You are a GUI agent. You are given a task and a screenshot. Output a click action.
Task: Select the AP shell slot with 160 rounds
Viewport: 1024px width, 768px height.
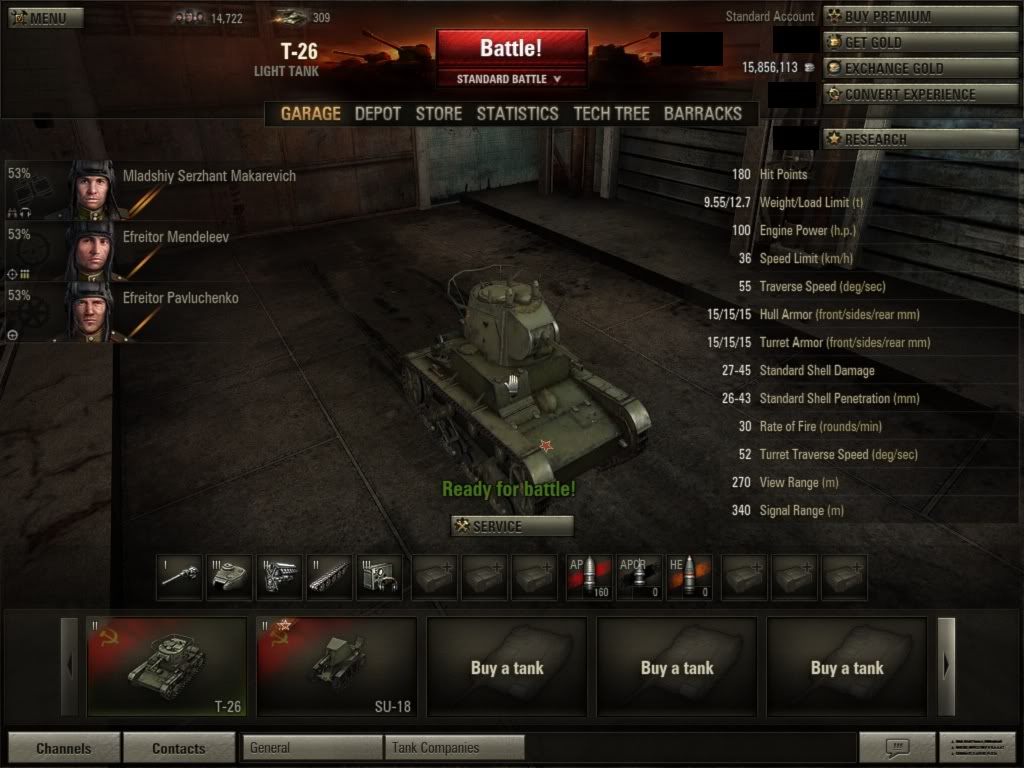589,577
